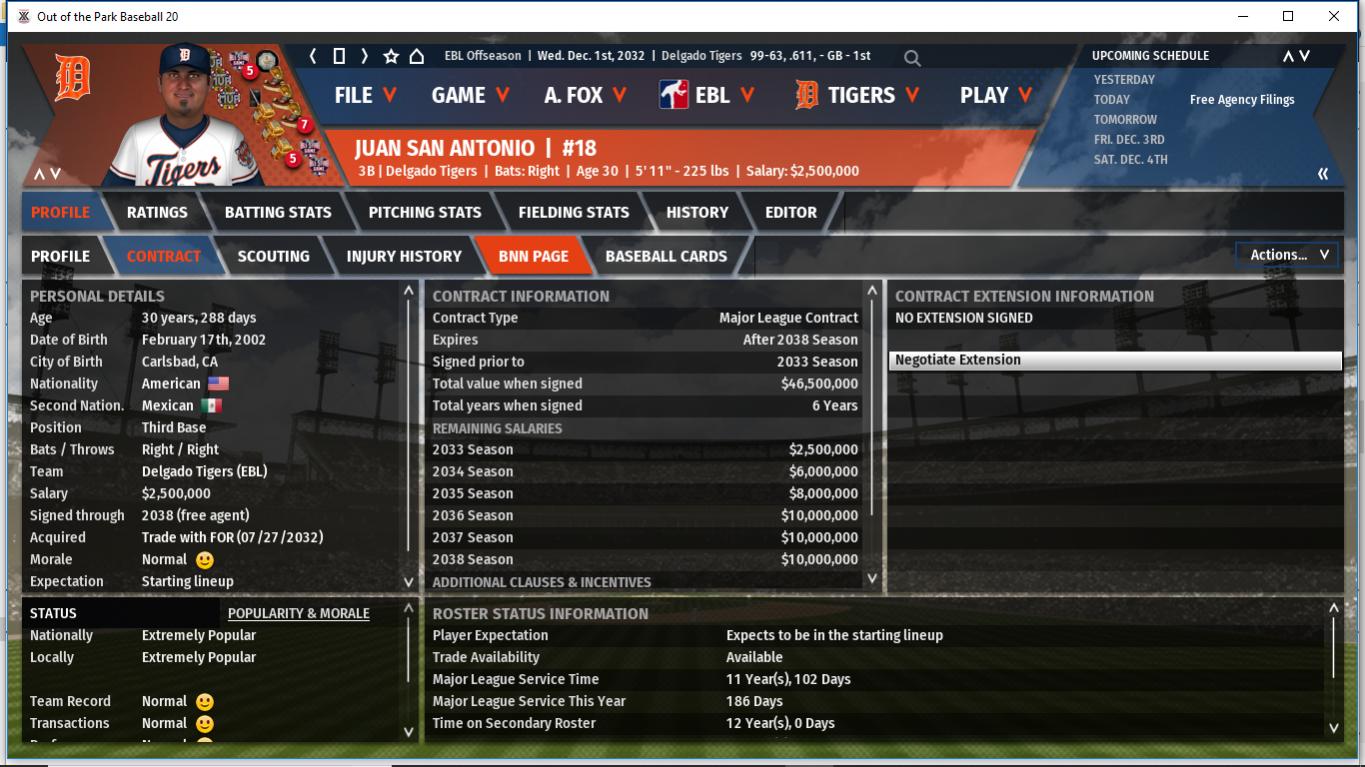
Task: Open the GAME dropdown menu
Action: (470, 95)
